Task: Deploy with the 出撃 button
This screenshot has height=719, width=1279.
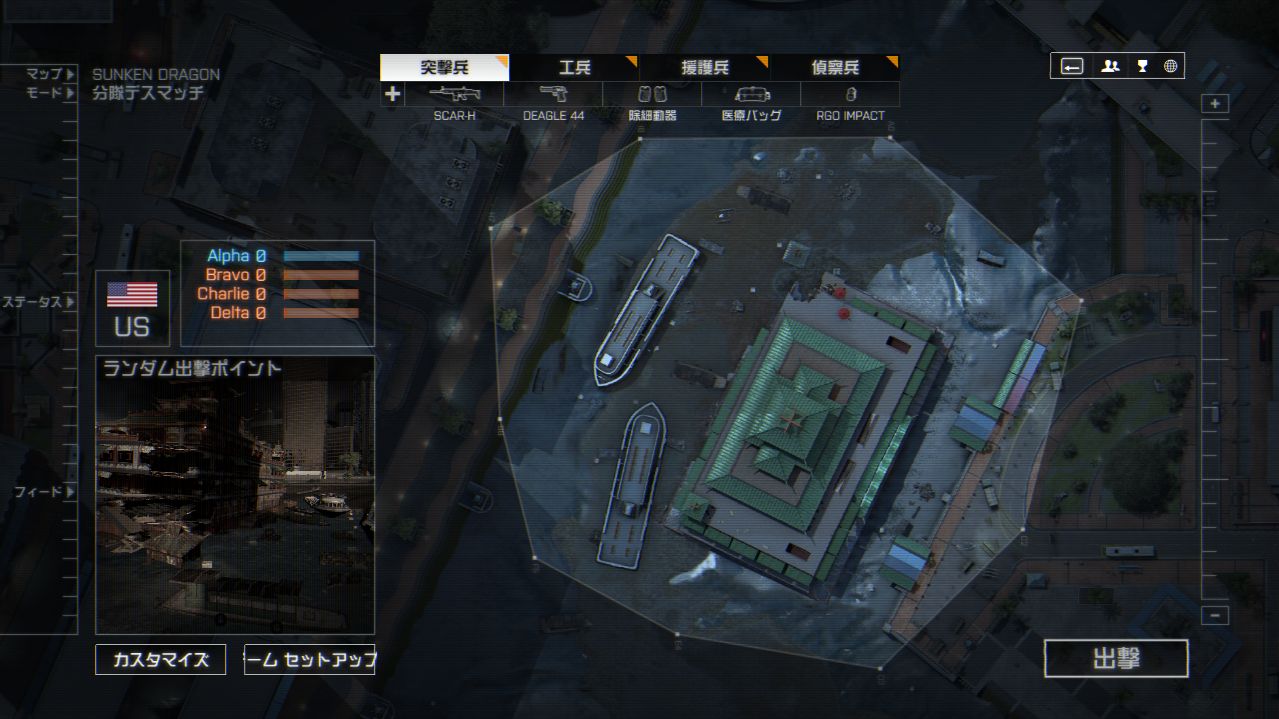Action: (1116, 659)
